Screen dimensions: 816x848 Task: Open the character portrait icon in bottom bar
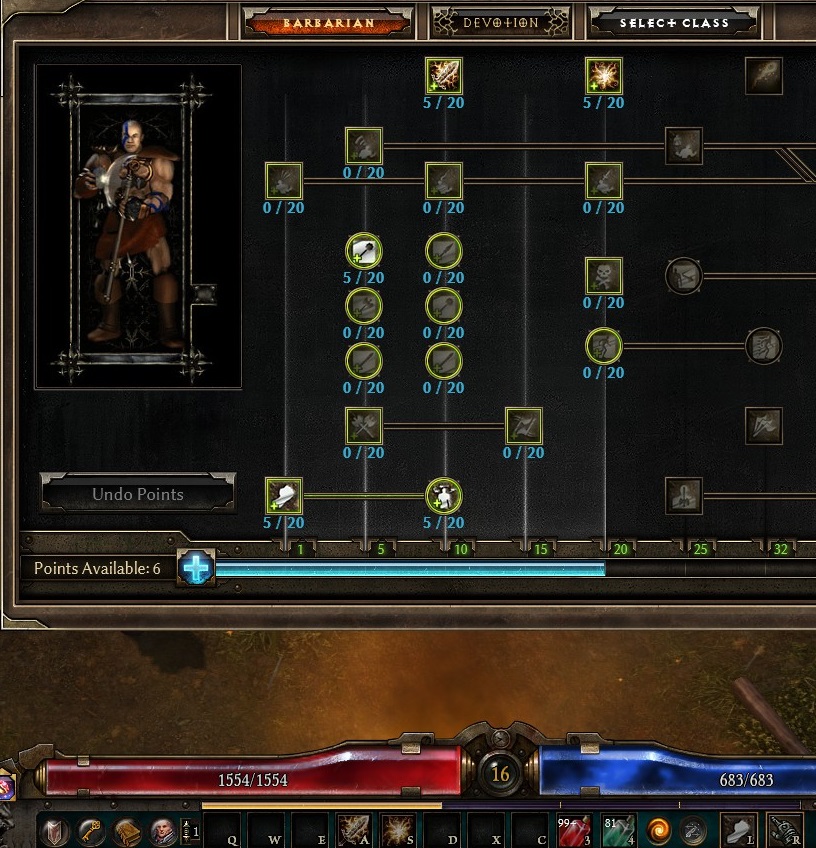coord(162,830)
